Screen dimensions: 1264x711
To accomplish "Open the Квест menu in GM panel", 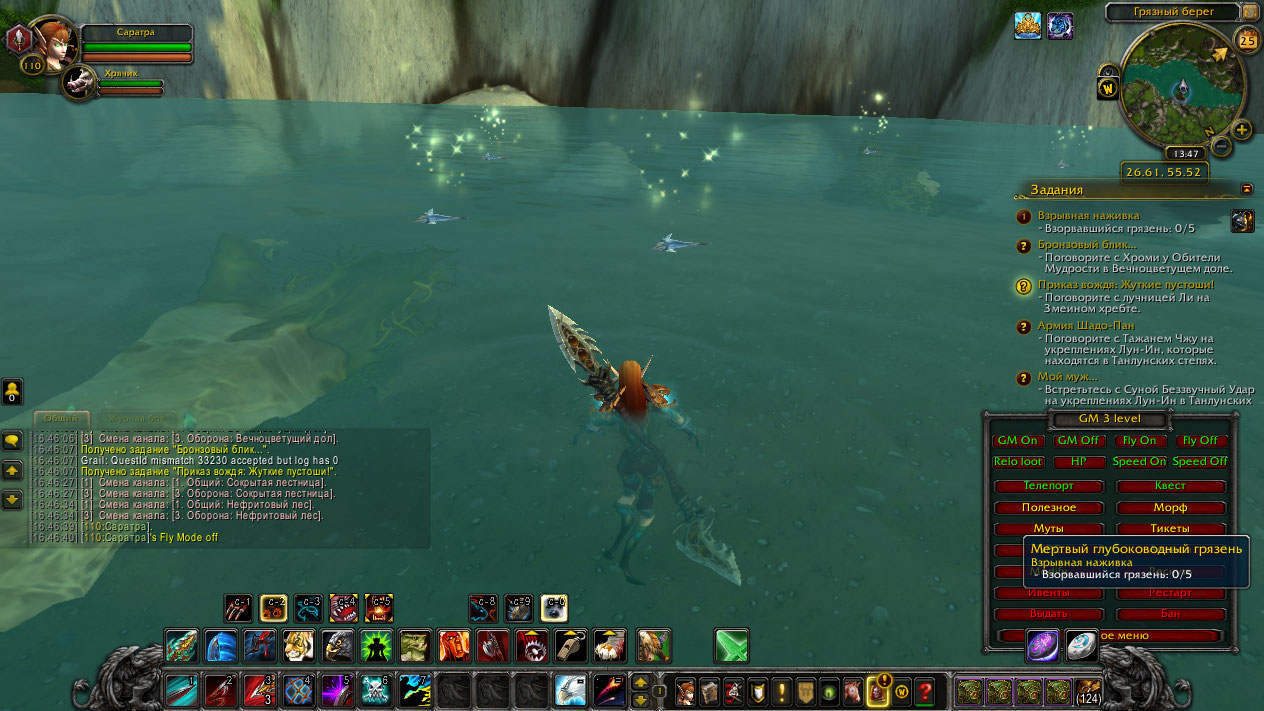I will [x=1170, y=486].
